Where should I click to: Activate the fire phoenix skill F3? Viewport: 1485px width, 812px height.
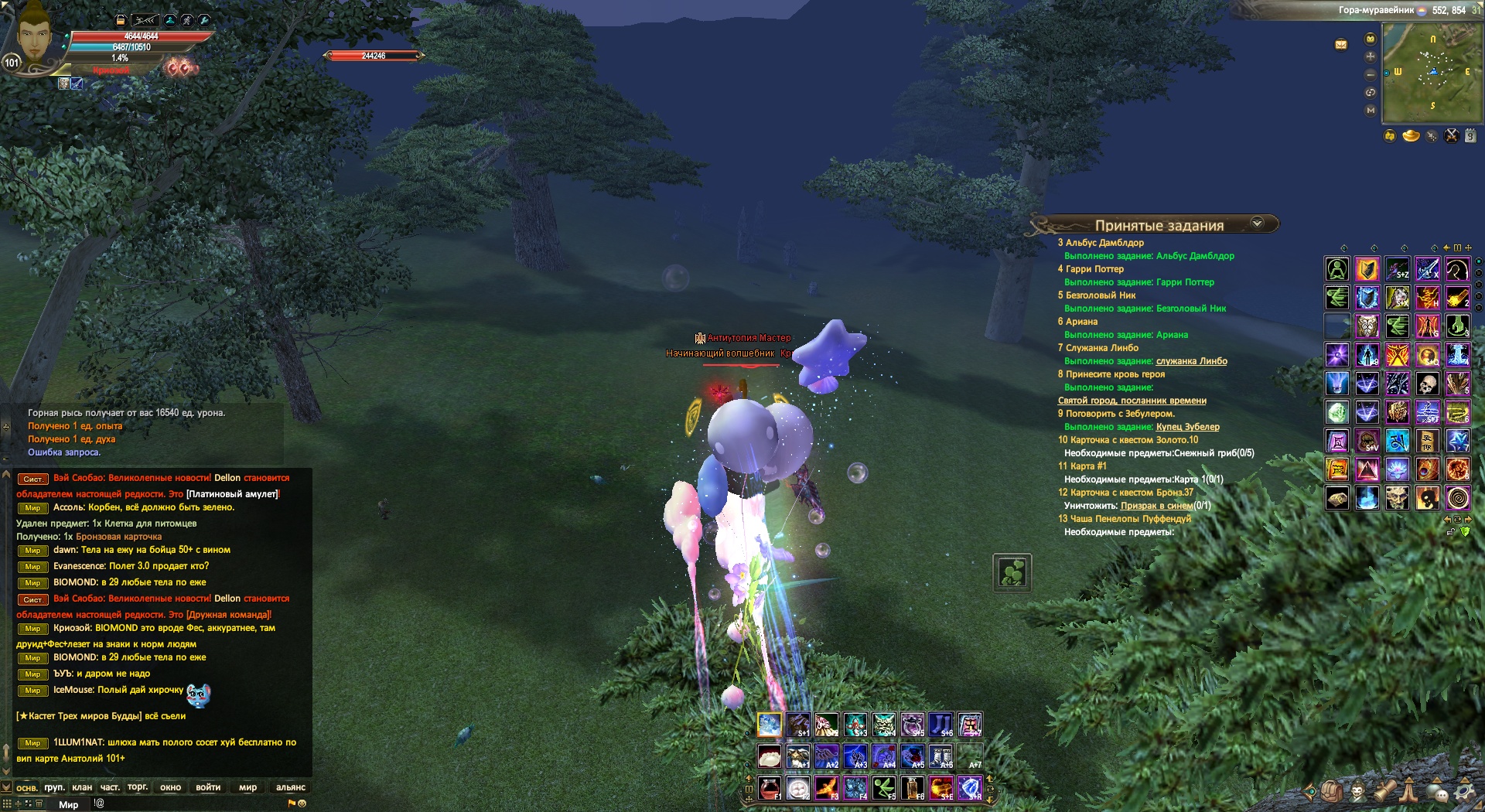point(826,788)
